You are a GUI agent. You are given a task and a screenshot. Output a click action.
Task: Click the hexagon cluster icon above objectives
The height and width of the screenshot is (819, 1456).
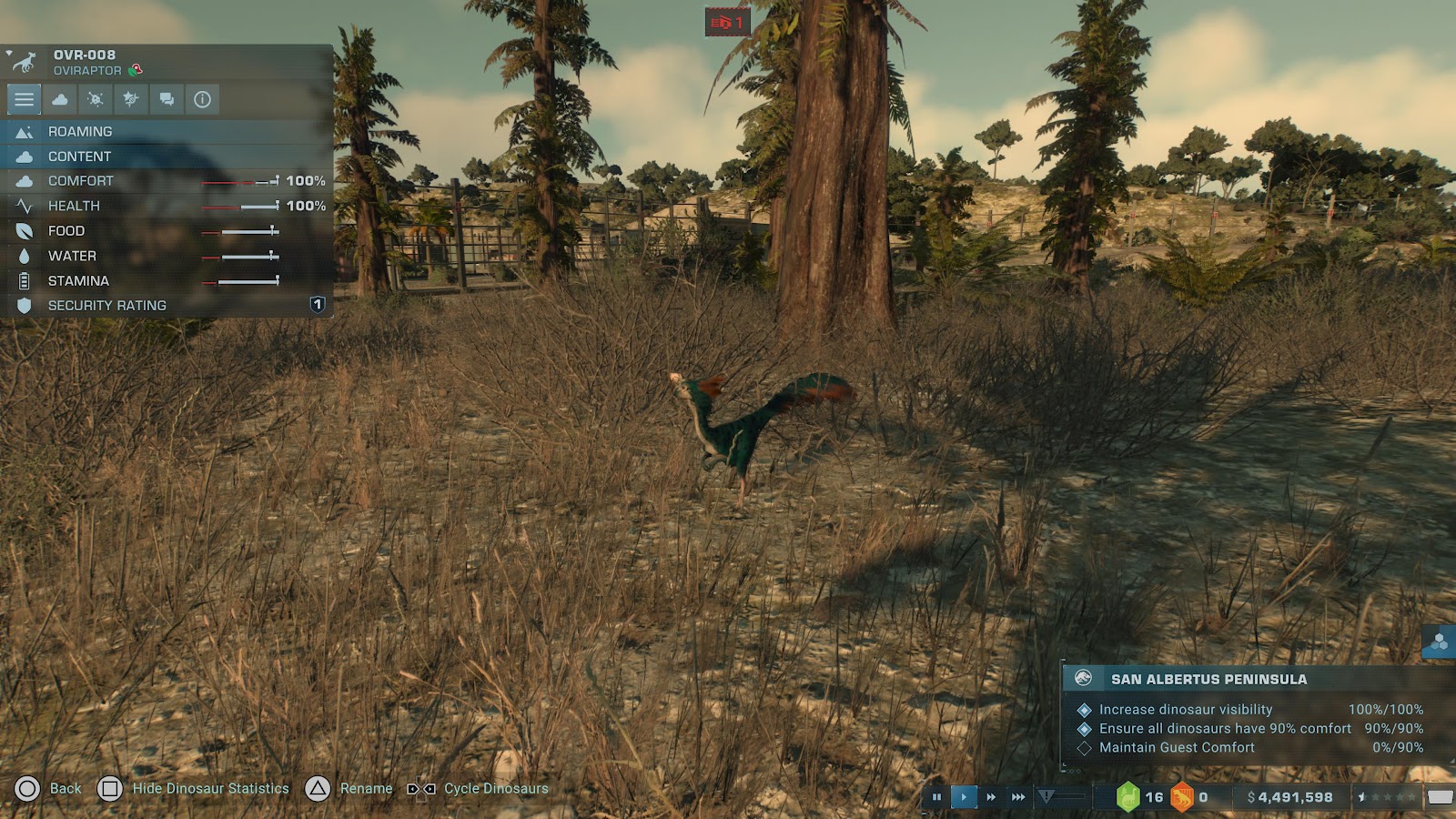click(1439, 642)
